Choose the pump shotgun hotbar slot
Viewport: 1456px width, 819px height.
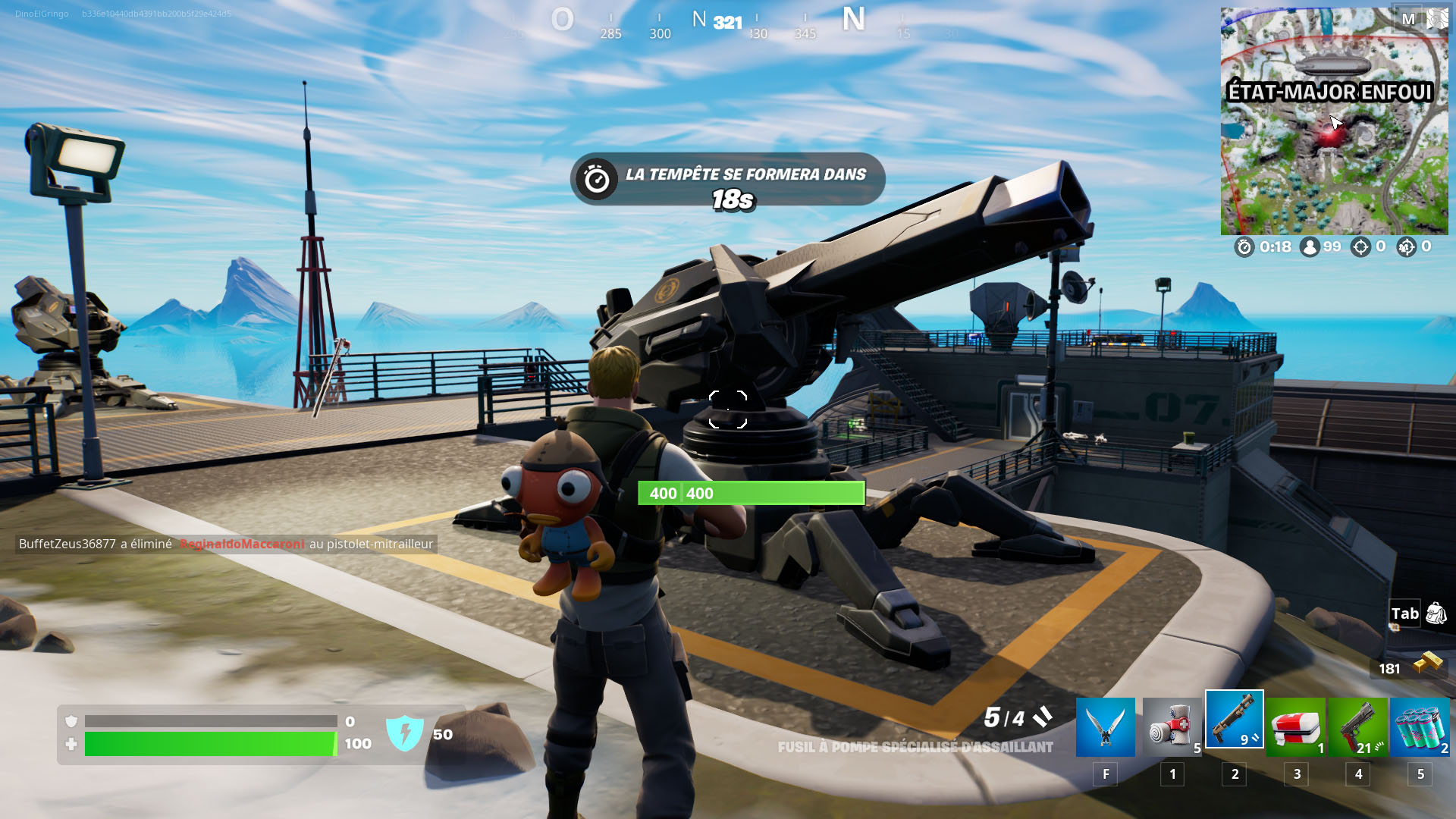(x=1234, y=720)
